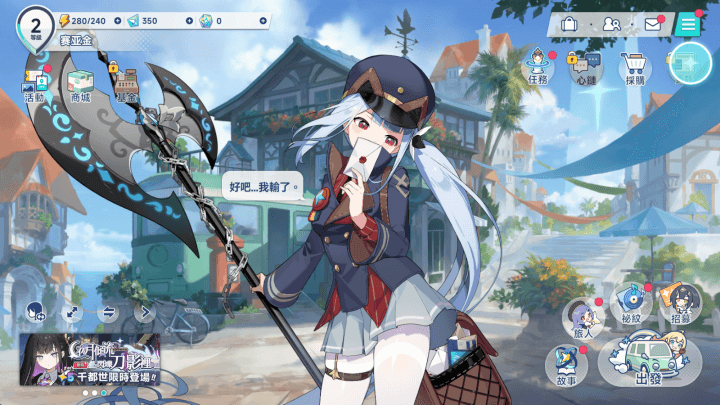Open the 千都世 limited event banner

pos(91,360)
